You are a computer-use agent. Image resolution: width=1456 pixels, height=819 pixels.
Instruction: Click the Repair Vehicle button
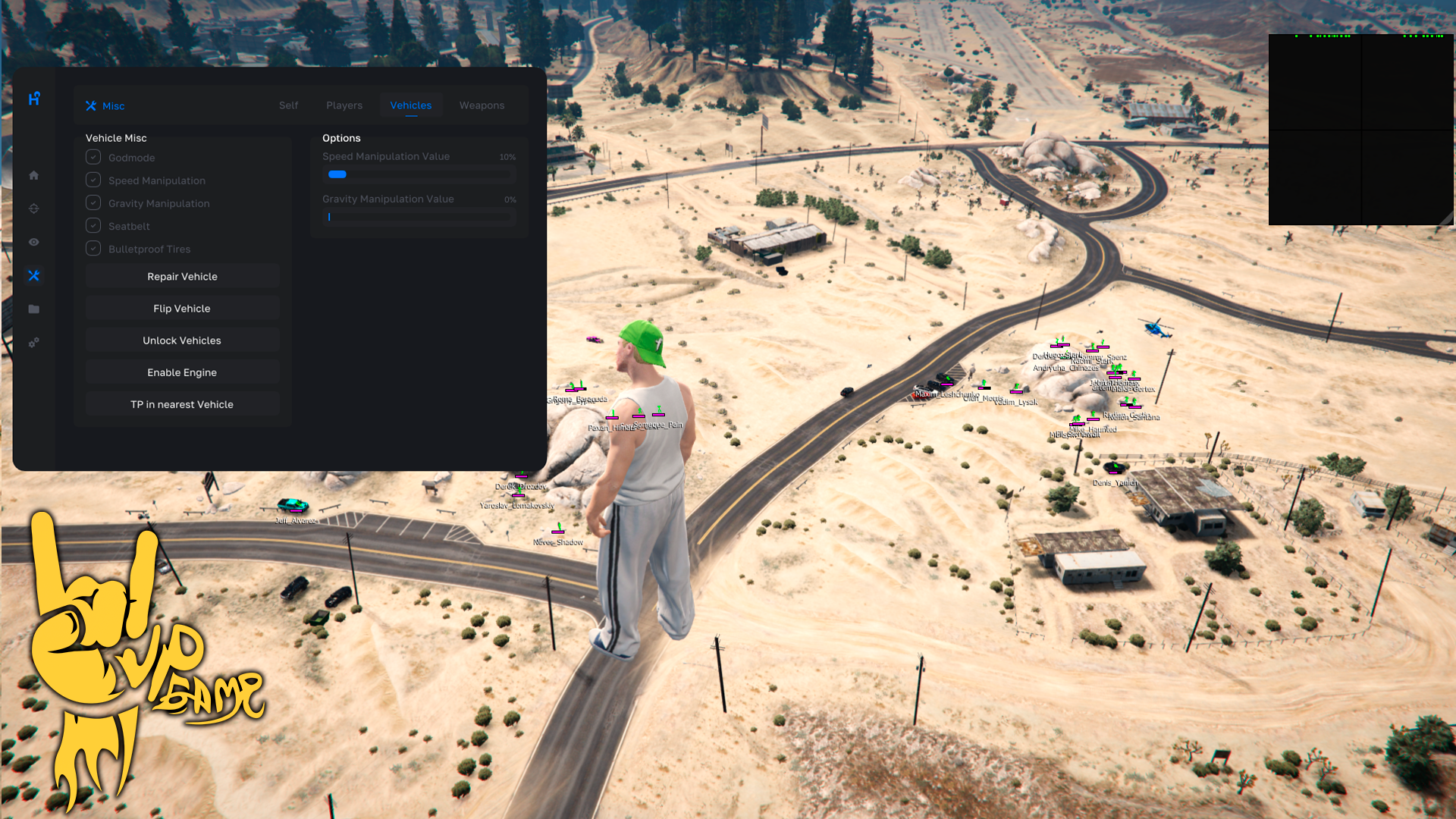coord(182,277)
